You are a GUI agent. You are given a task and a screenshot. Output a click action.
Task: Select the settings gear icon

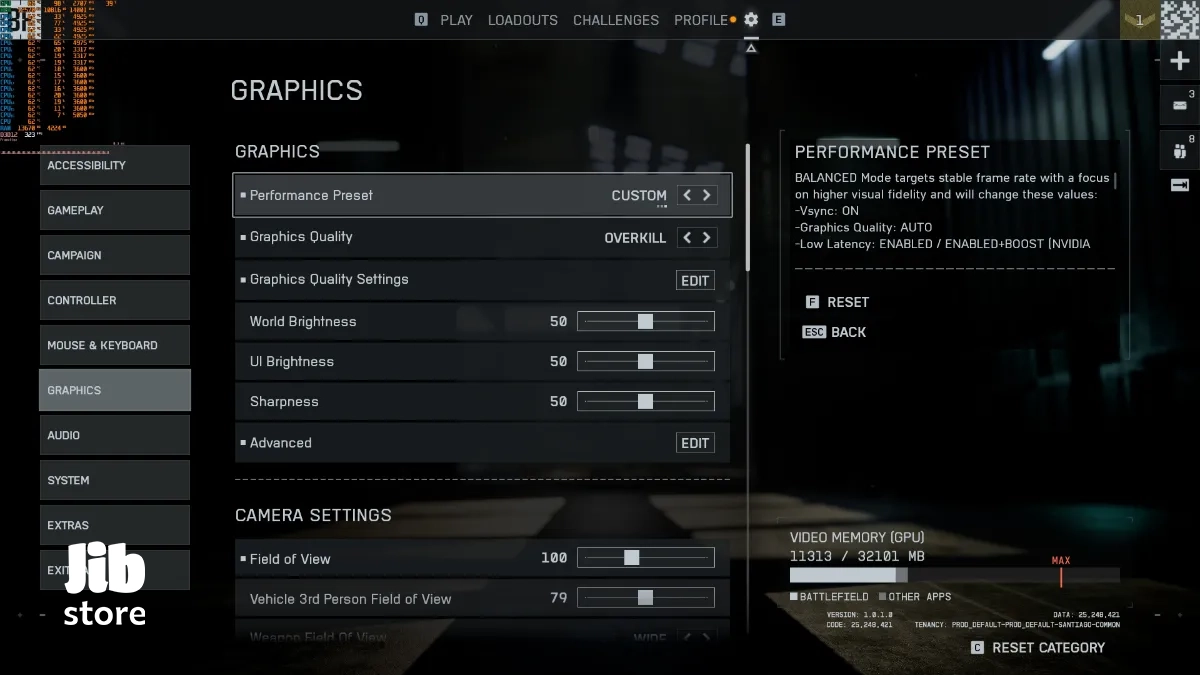[751, 20]
